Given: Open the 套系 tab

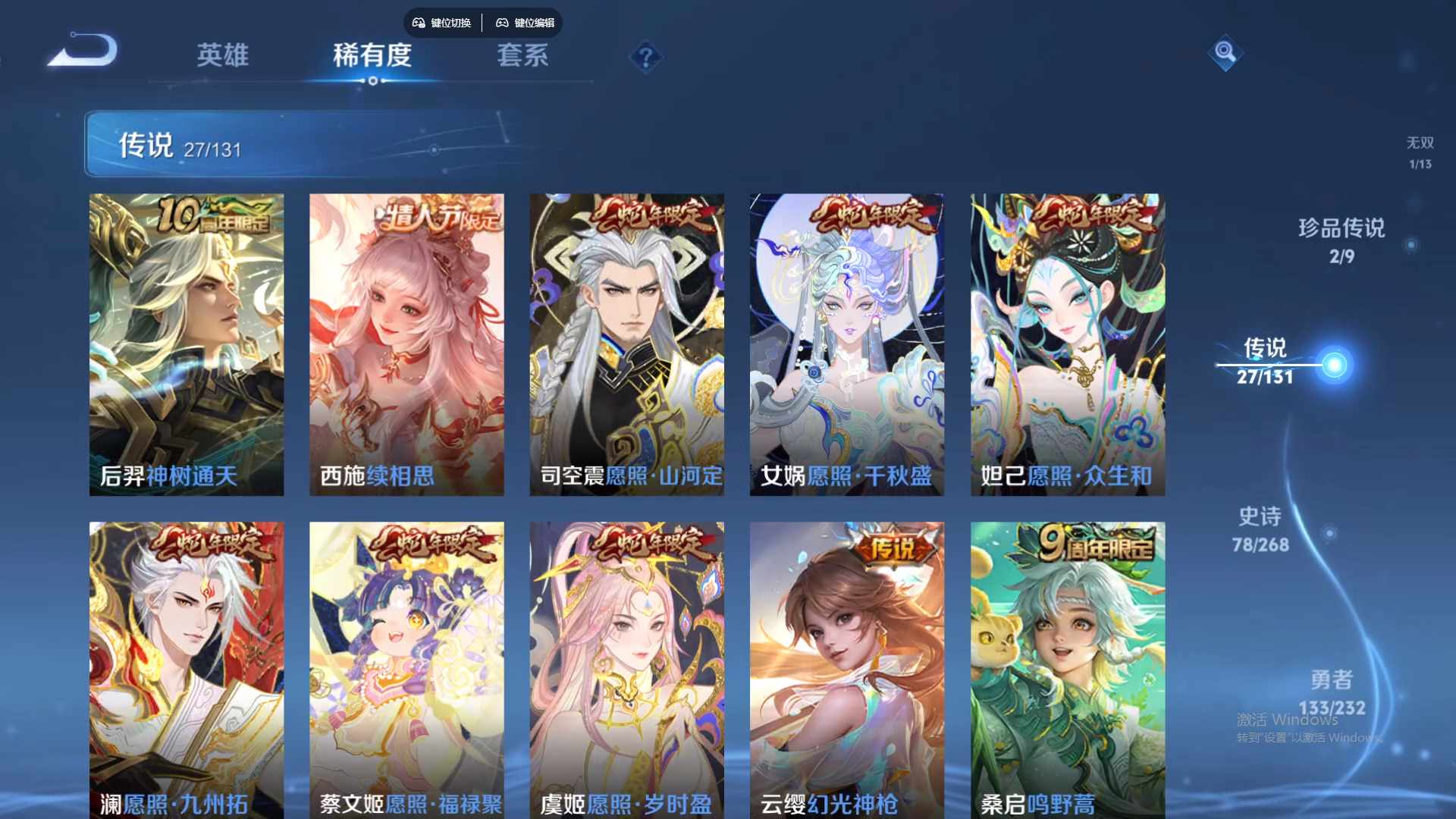Looking at the screenshot, I should point(523,56).
